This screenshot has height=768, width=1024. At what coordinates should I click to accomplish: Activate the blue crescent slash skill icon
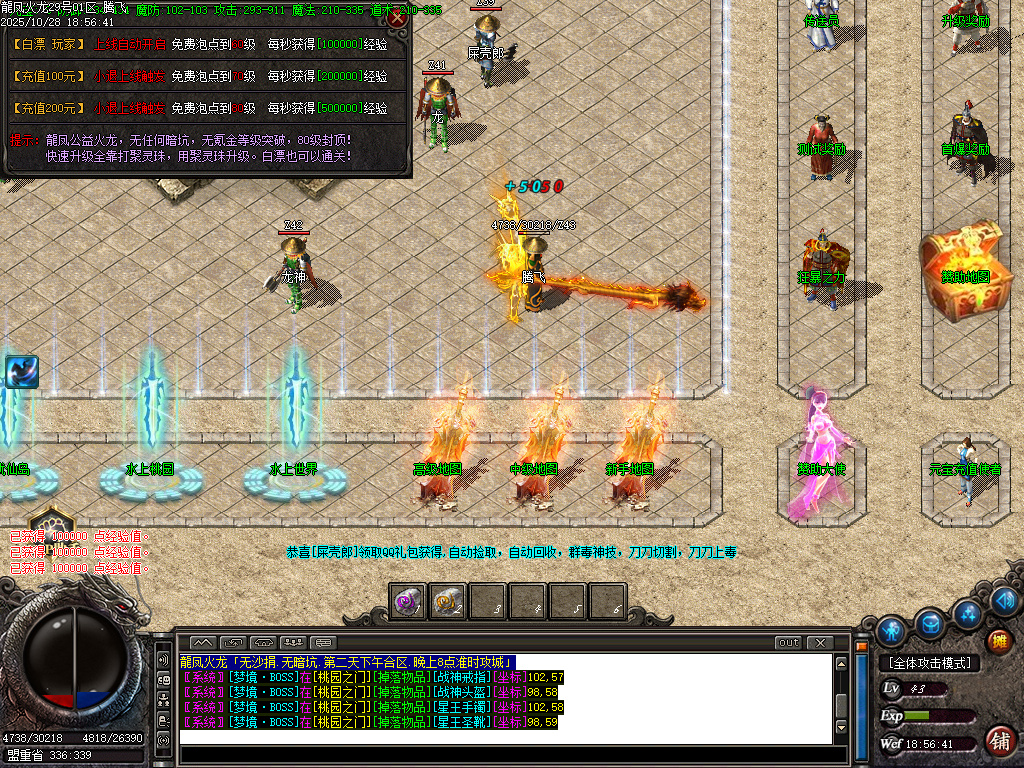[x=21, y=372]
